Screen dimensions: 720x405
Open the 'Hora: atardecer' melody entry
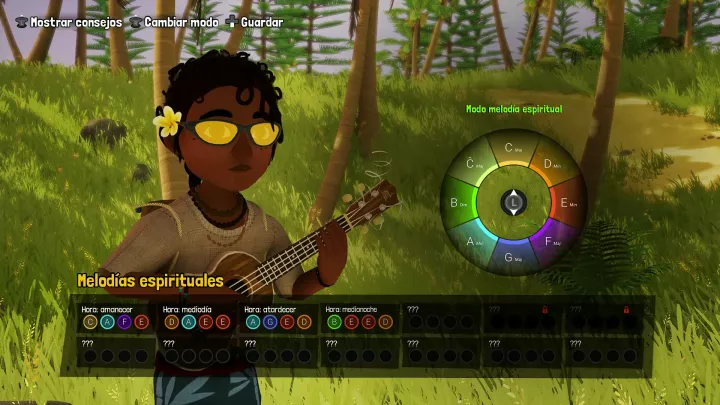coord(278,317)
